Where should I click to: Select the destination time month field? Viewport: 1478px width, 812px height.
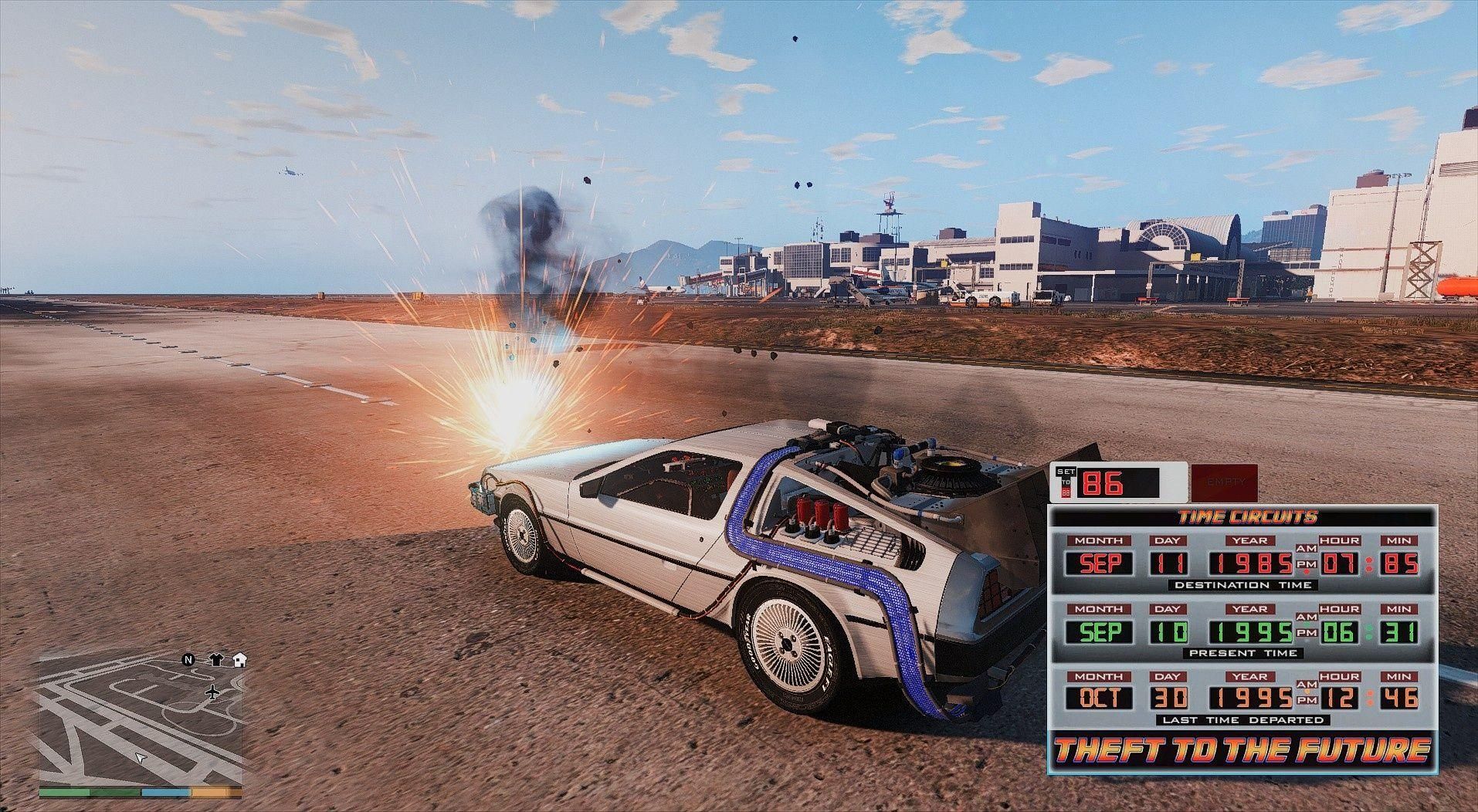[1100, 563]
